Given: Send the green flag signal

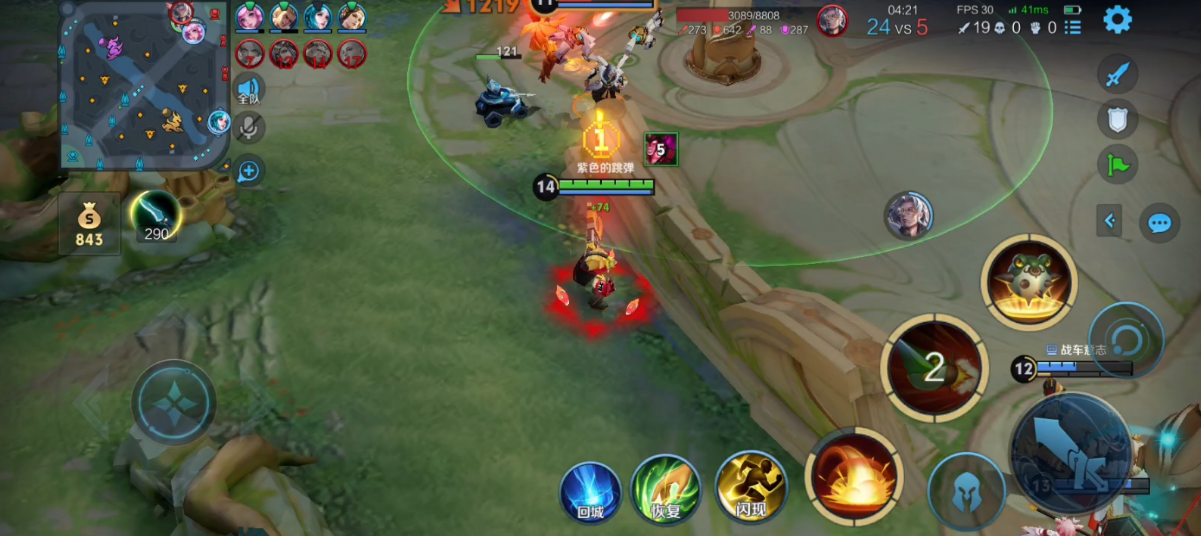Looking at the screenshot, I should (1118, 164).
